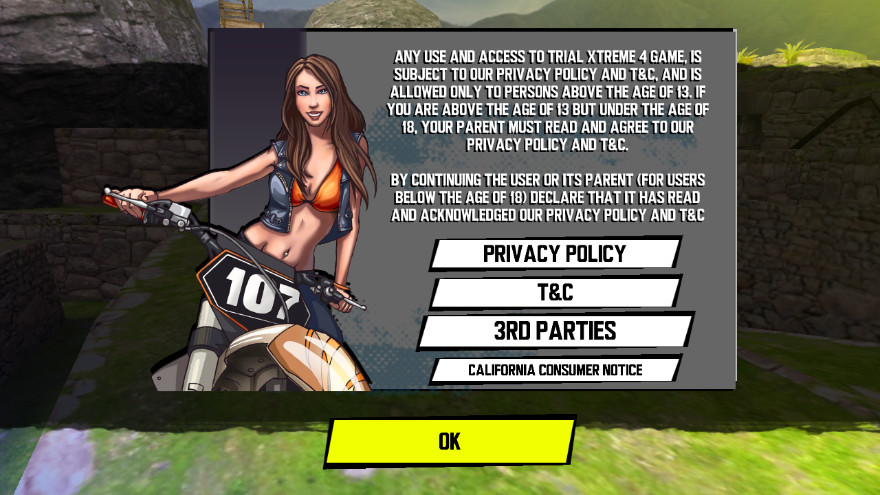The width and height of the screenshot is (880, 495).
Task: Open the Privacy Policy link
Action: [x=555, y=253]
